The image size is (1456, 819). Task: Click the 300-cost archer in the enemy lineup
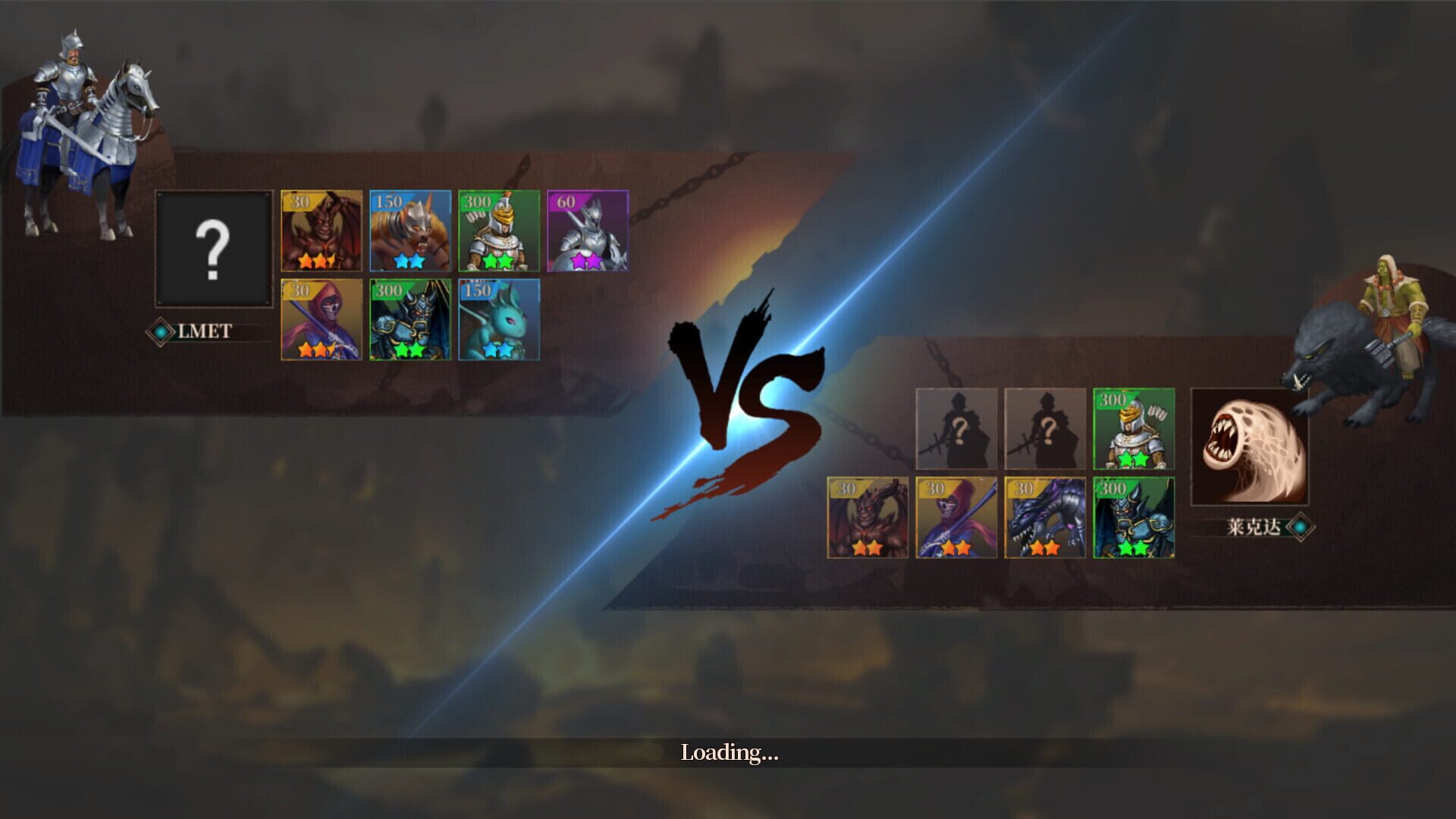pos(1133,428)
